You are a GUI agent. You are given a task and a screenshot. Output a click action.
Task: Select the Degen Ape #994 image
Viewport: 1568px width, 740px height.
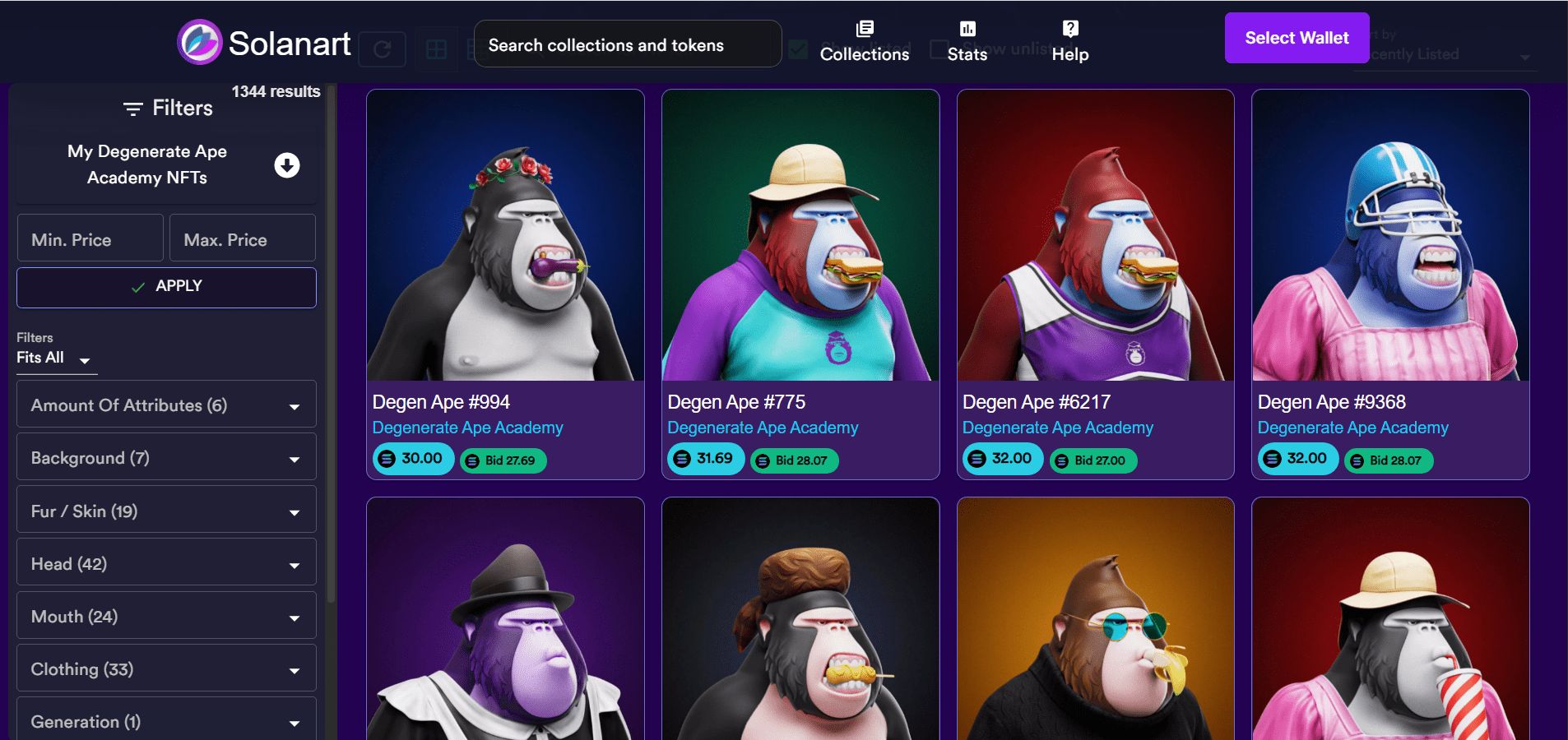pyautogui.click(x=505, y=235)
